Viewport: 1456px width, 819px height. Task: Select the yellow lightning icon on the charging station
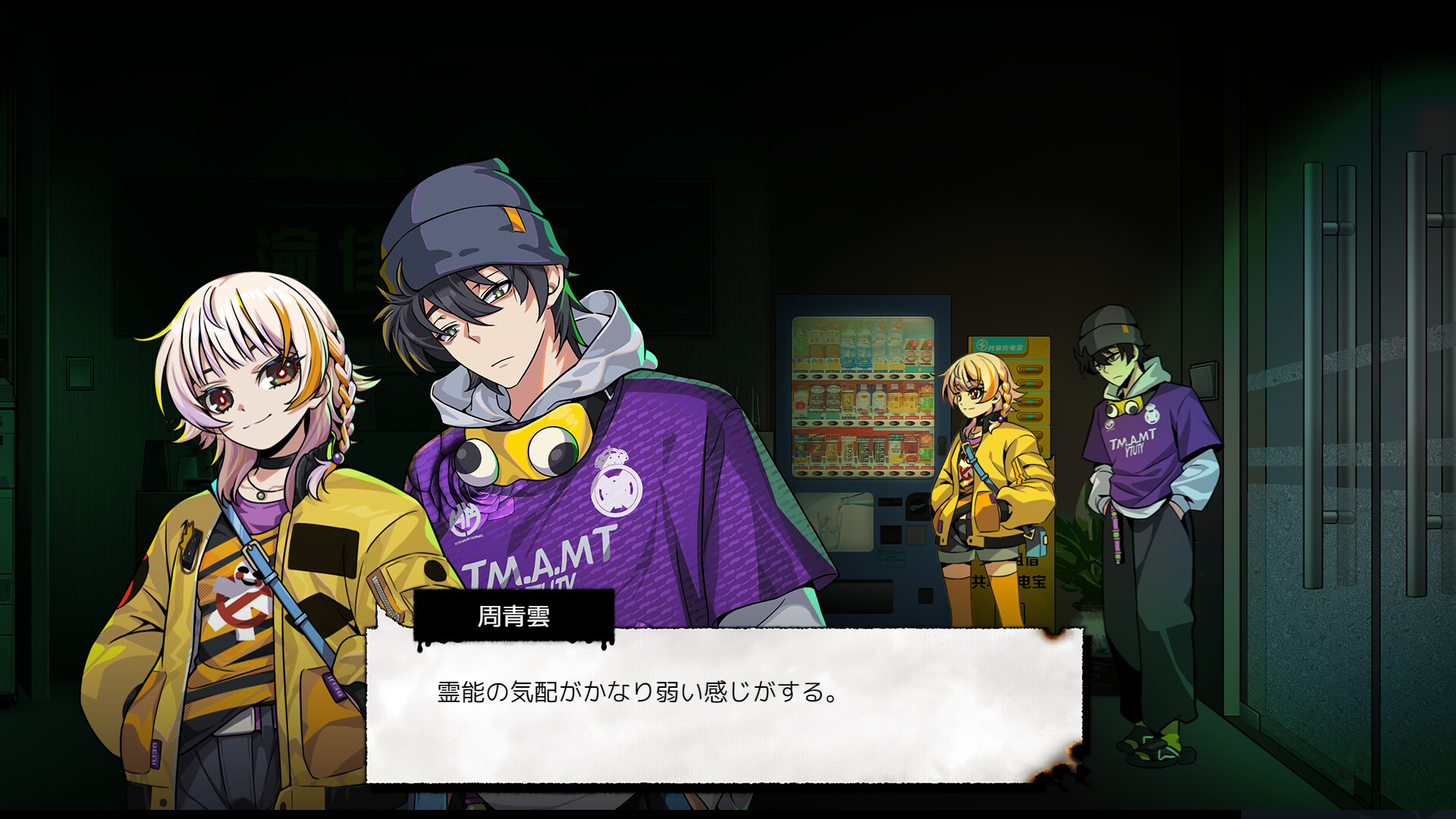pyautogui.click(x=981, y=344)
